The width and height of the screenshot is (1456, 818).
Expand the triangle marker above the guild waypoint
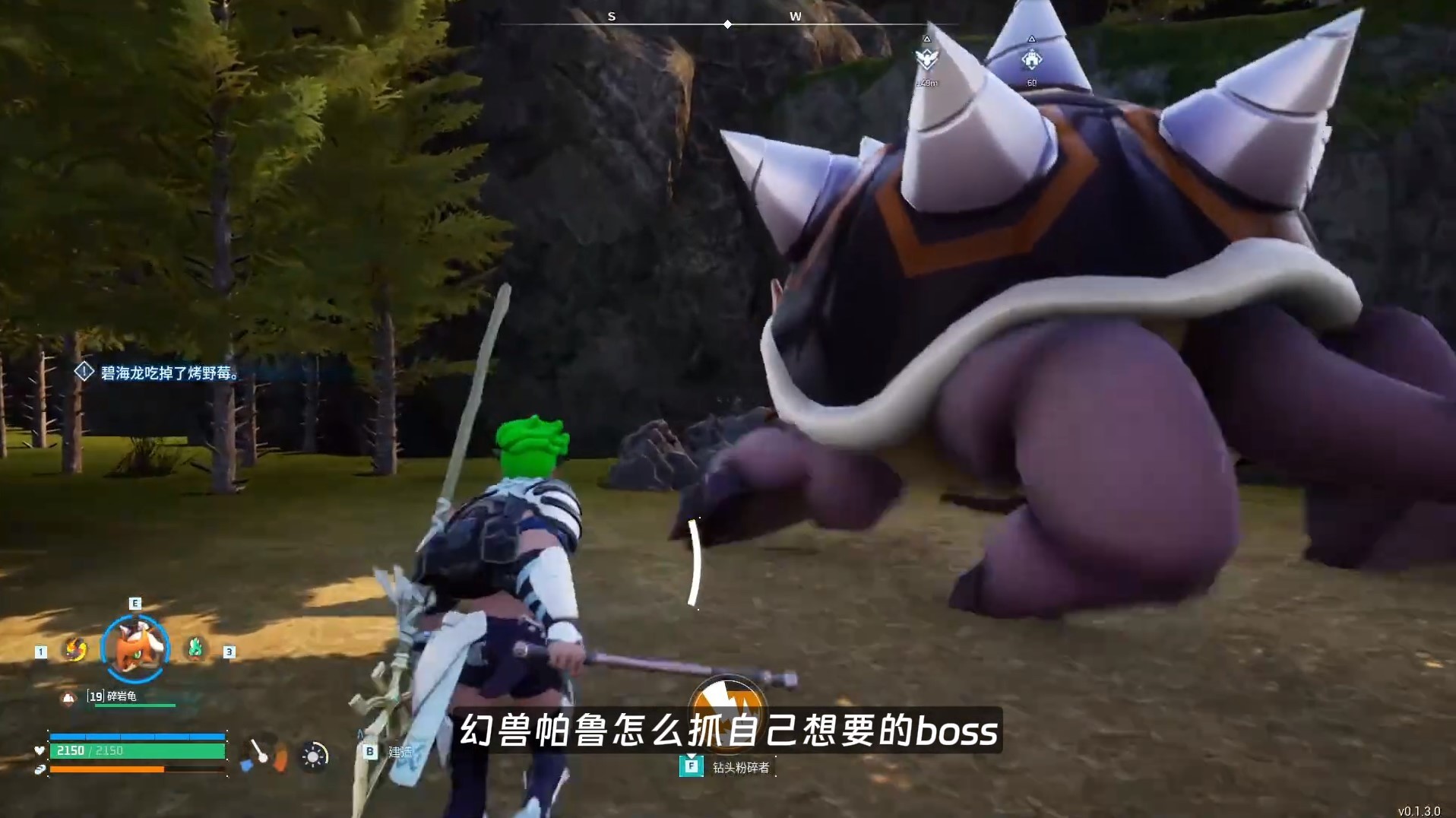[927, 40]
